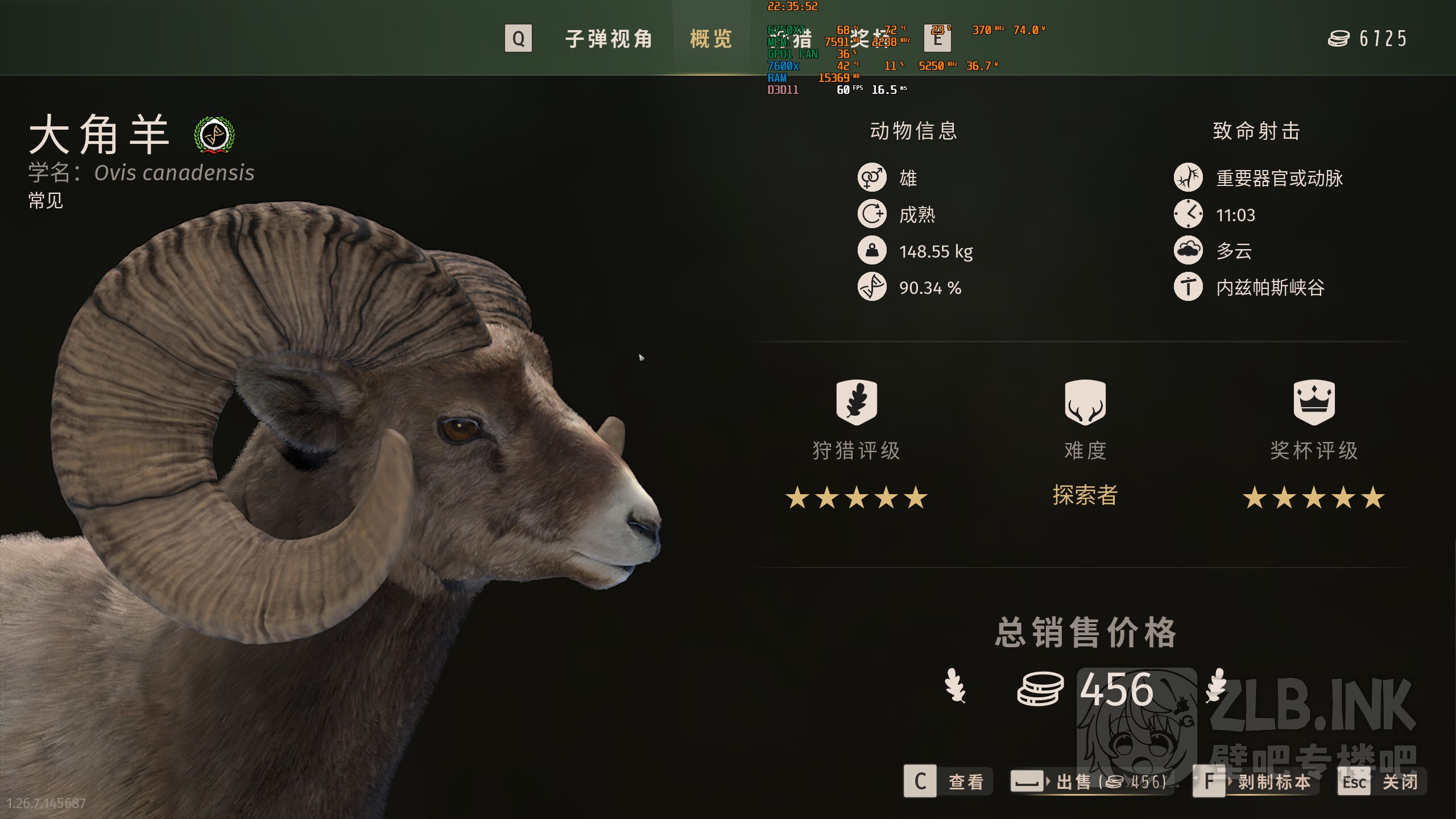
Task: Choose 查看 to inspect the animal
Action: (x=948, y=781)
